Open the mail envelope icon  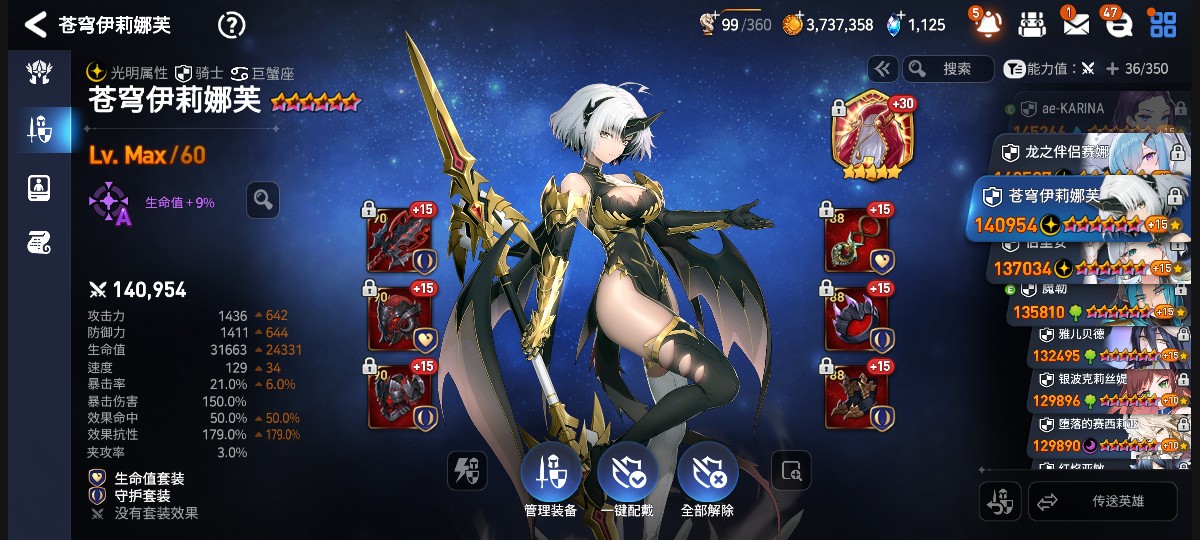point(1076,24)
